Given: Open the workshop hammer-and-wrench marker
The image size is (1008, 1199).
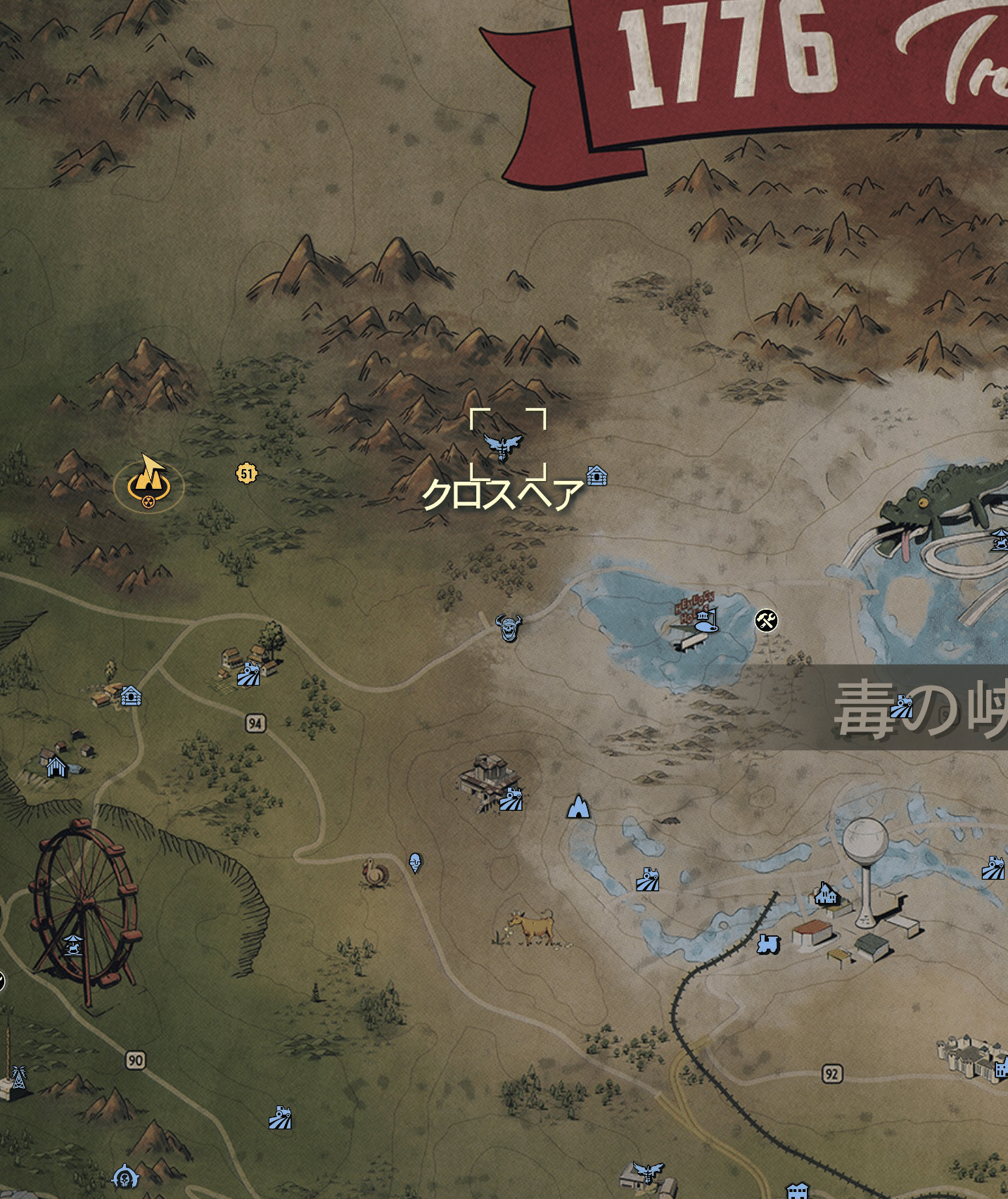Looking at the screenshot, I should pyautogui.click(x=767, y=622).
